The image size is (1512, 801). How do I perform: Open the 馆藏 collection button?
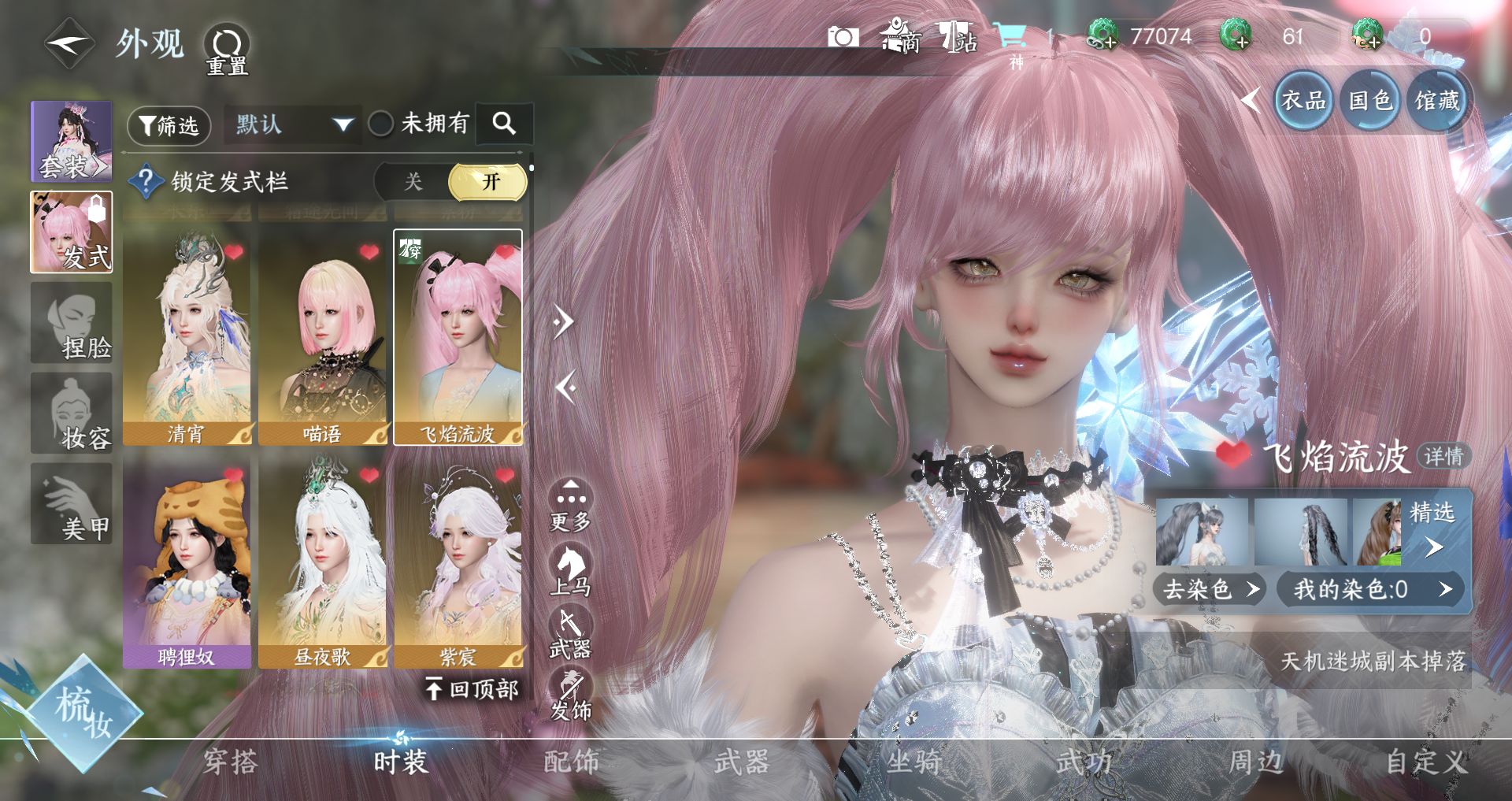point(1437,101)
